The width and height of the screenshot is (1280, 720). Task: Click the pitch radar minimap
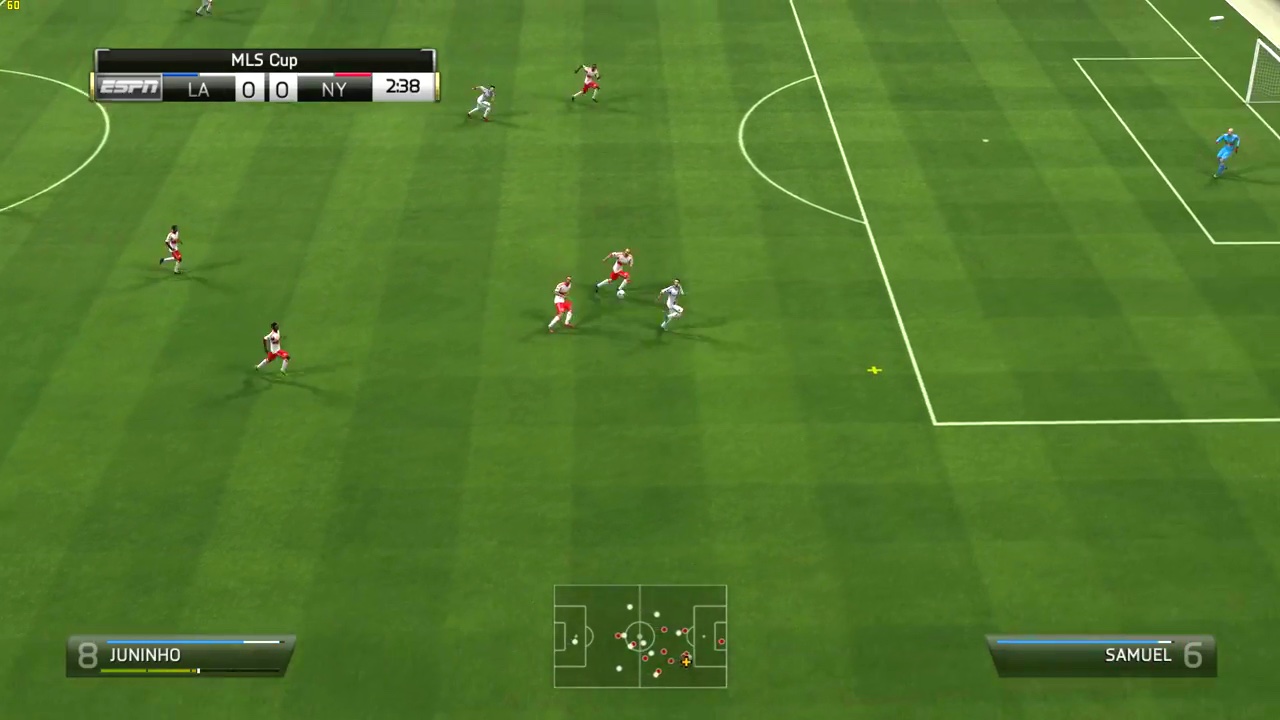(640, 636)
